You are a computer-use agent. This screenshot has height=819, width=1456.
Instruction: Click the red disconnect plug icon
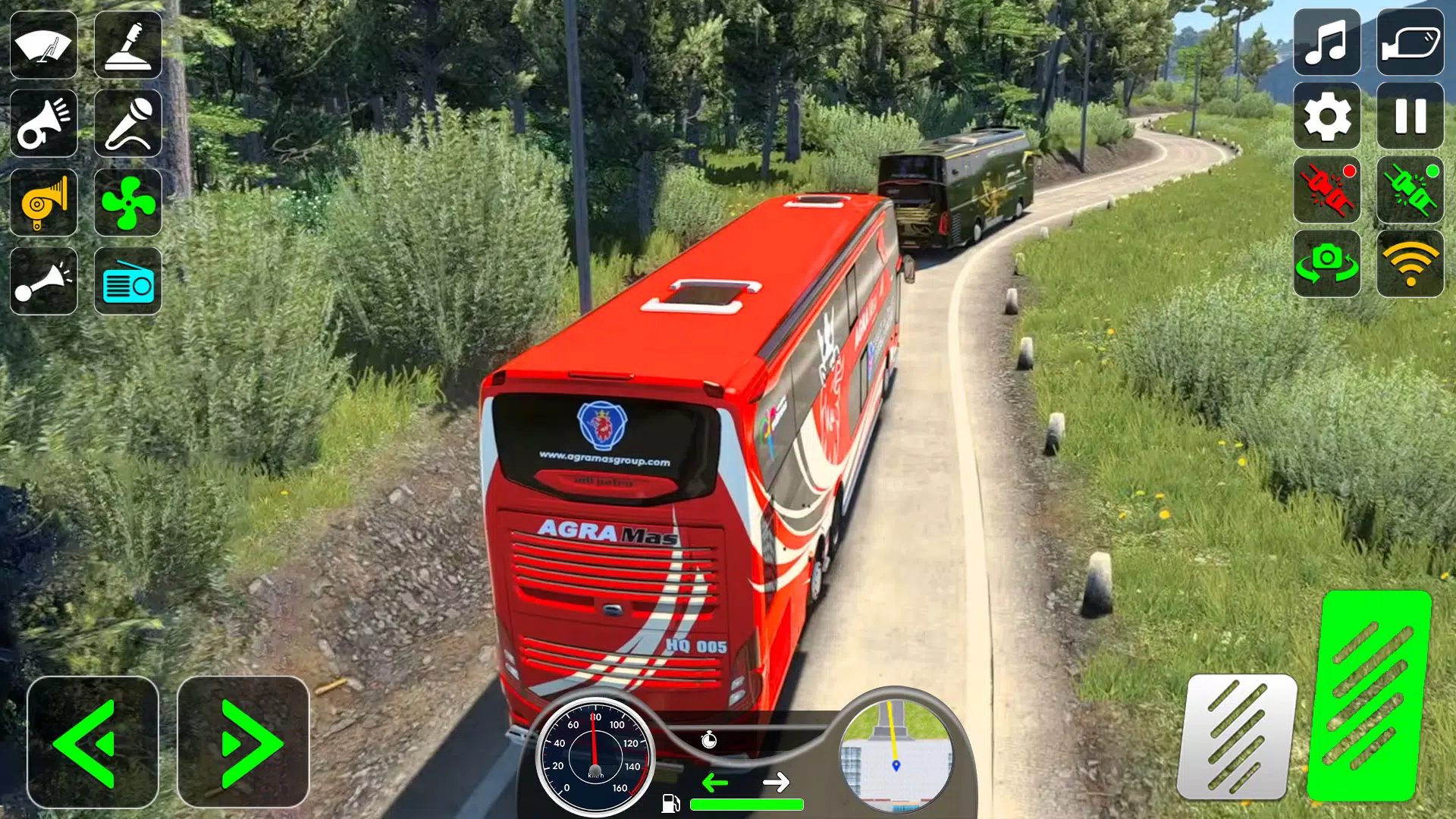tap(1326, 190)
